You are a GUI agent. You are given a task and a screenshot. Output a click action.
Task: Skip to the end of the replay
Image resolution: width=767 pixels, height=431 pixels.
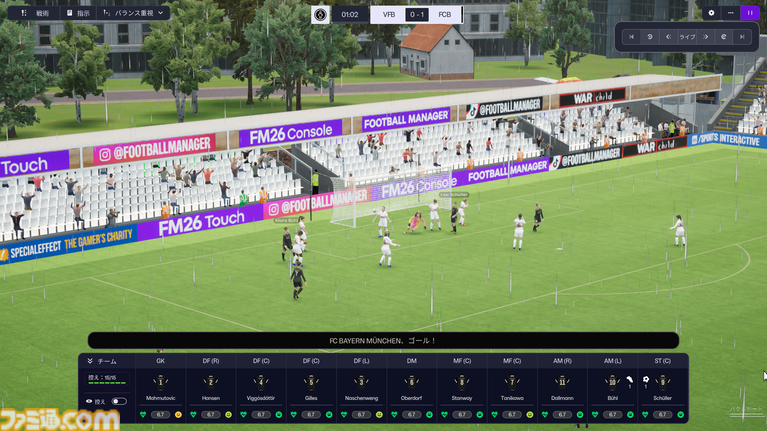tap(742, 37)
